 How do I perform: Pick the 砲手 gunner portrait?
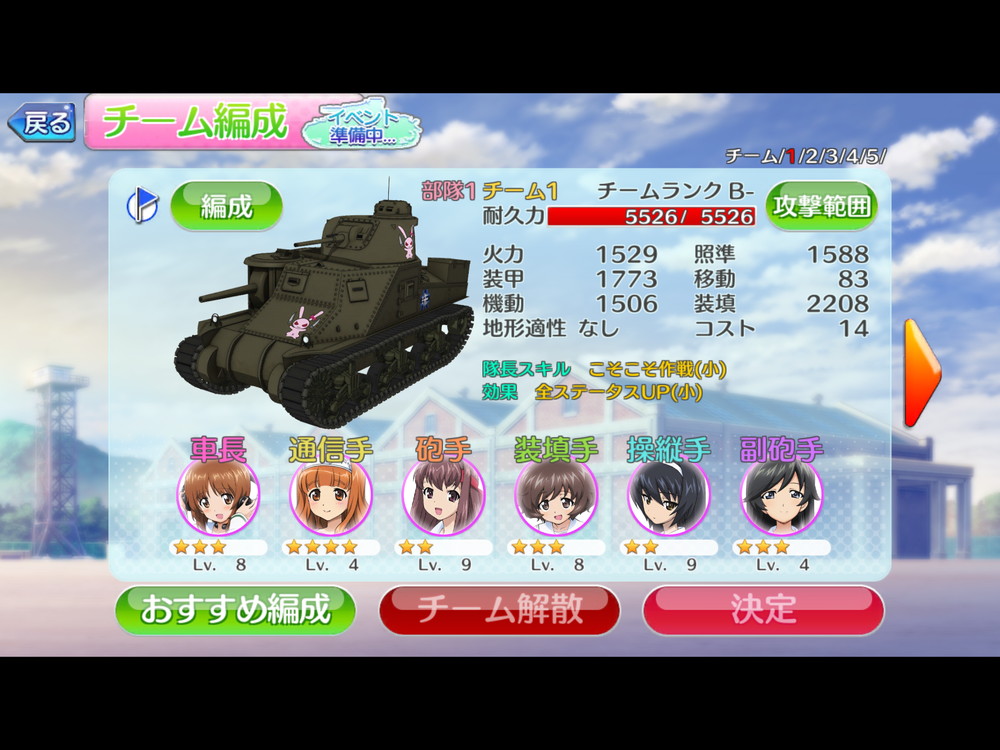tap(443, 497)
